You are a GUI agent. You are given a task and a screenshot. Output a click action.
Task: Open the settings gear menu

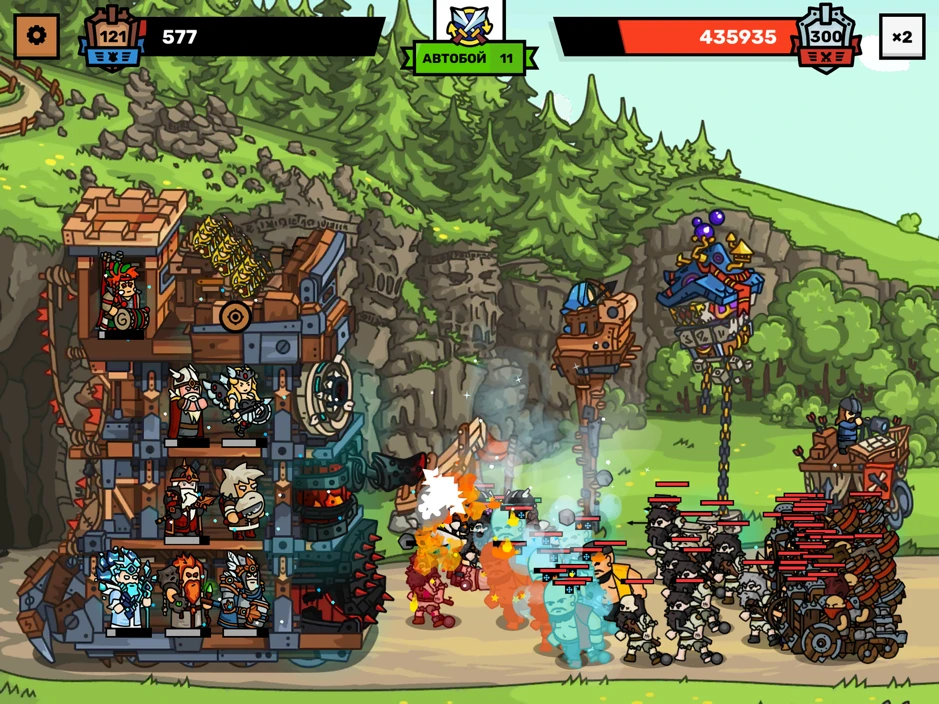[37, 37]
